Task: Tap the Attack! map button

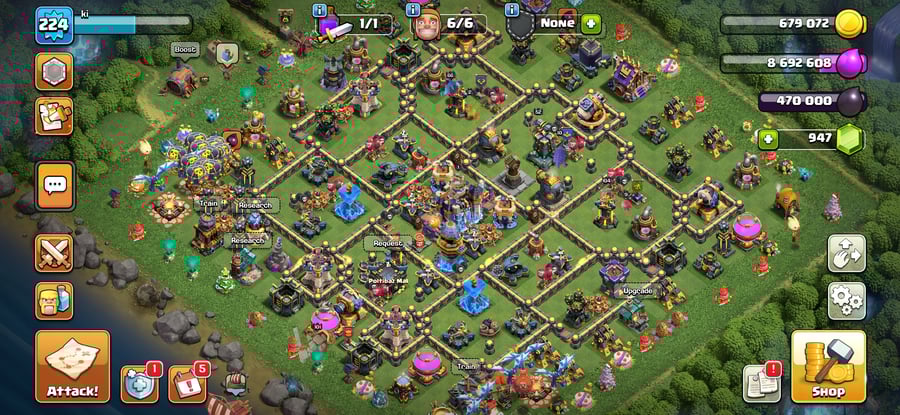Action: (x=72, y=366)
